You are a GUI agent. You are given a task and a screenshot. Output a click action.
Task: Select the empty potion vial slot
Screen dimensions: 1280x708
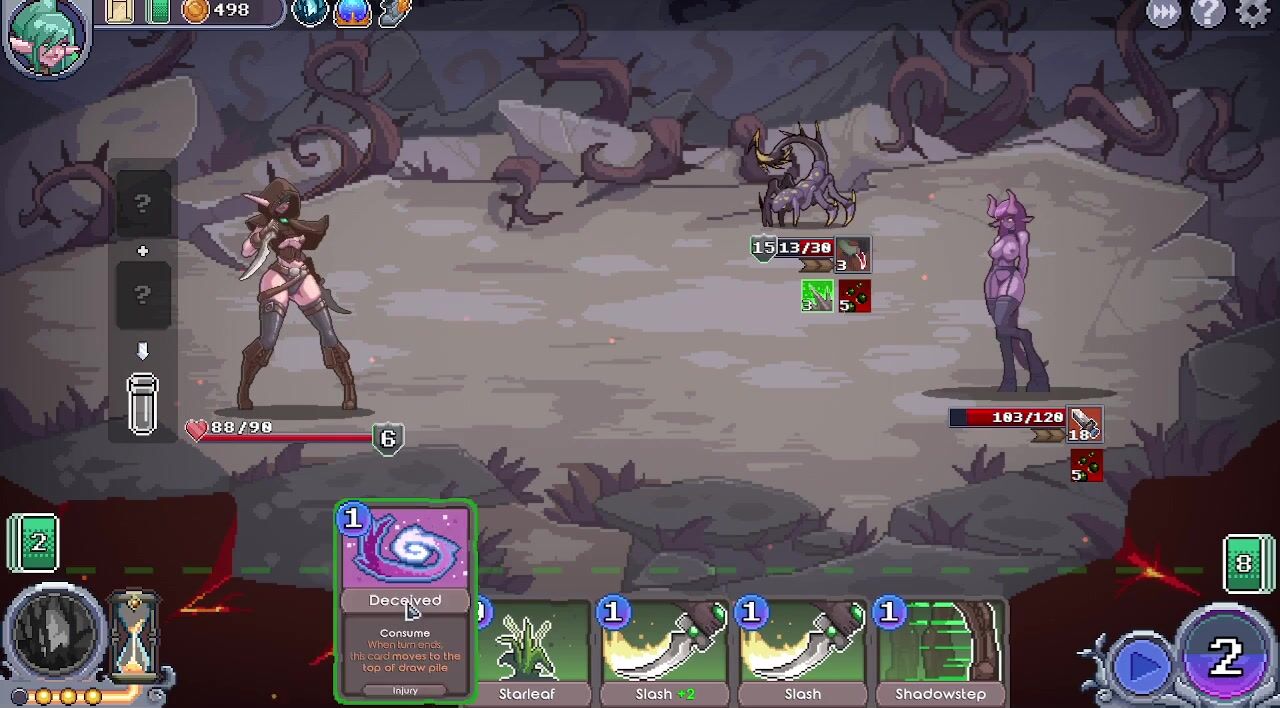142,403
